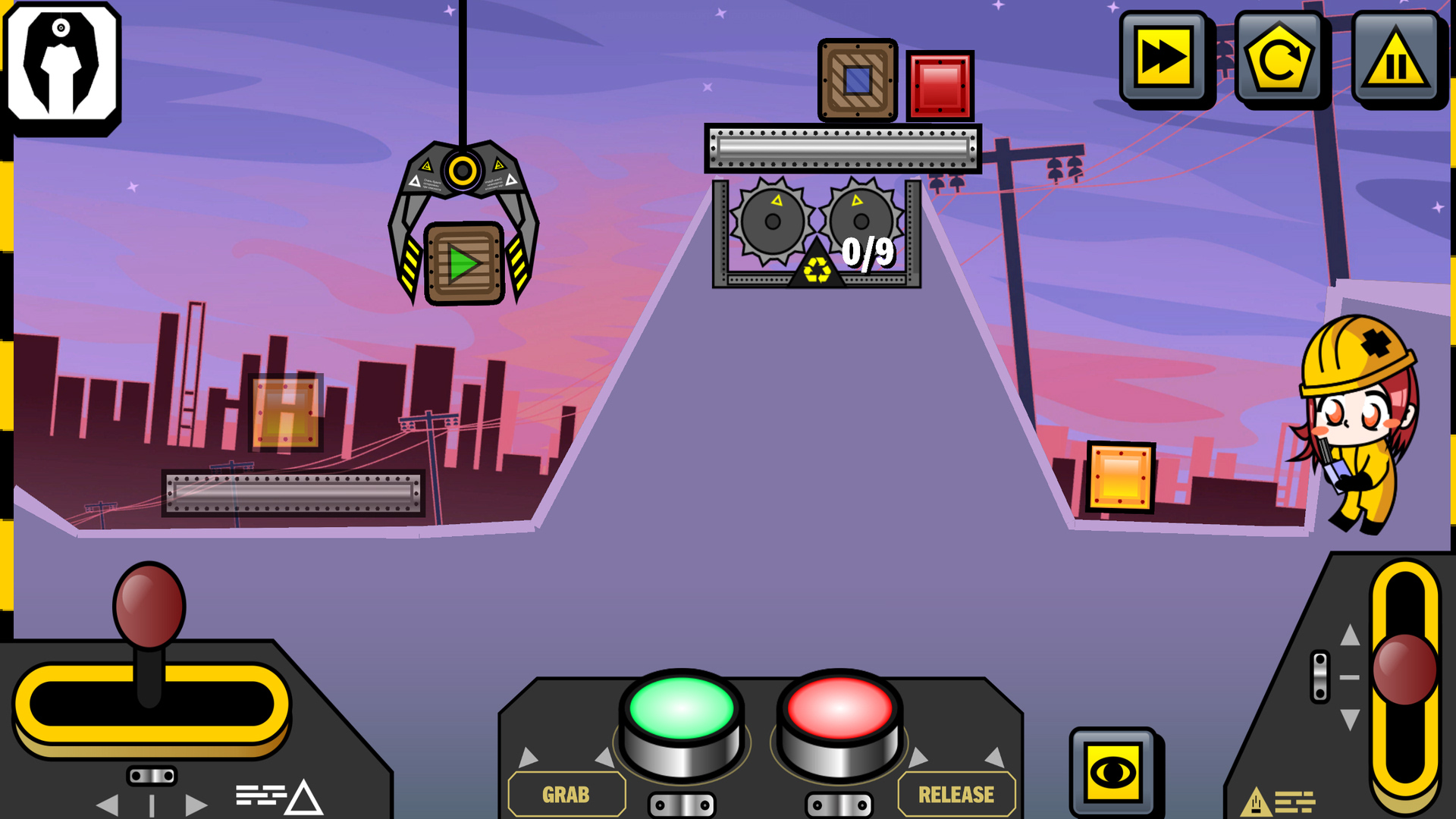This screenshot has height=819, width=1456.
Task: Restart the level with the reset icon
Action: (1280, 58)
